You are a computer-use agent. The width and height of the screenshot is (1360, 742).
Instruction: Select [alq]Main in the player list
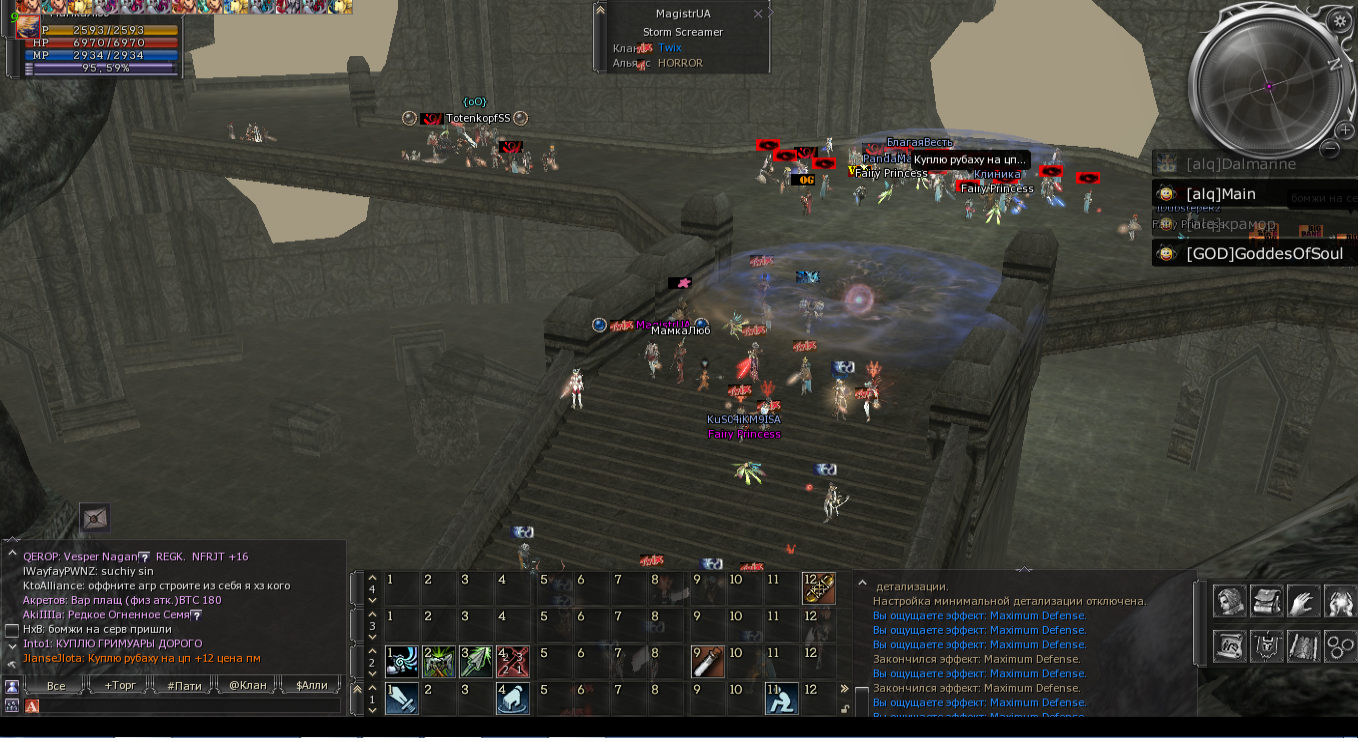coord(1221,194)
